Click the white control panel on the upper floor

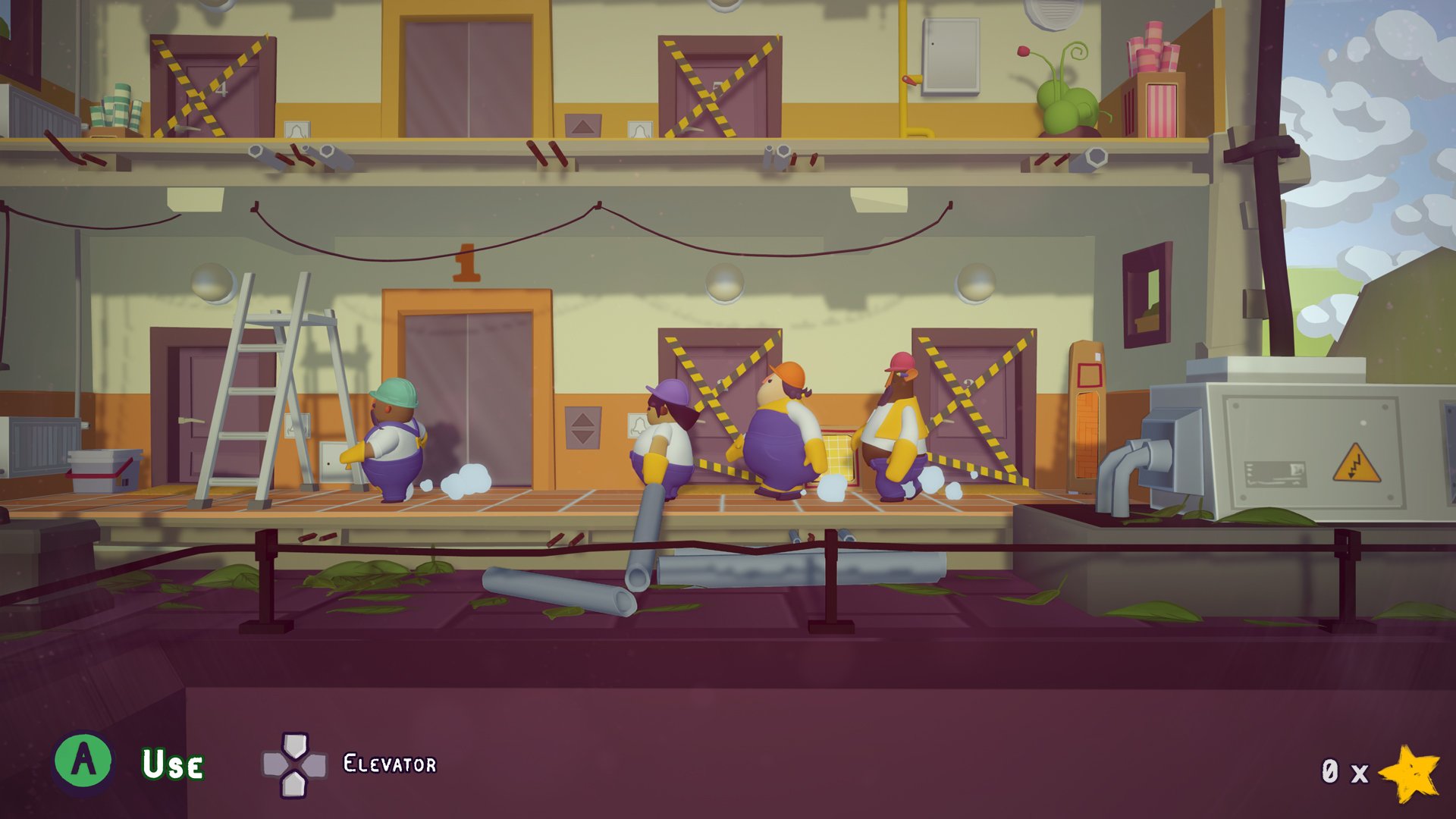(x=950, y=53)
